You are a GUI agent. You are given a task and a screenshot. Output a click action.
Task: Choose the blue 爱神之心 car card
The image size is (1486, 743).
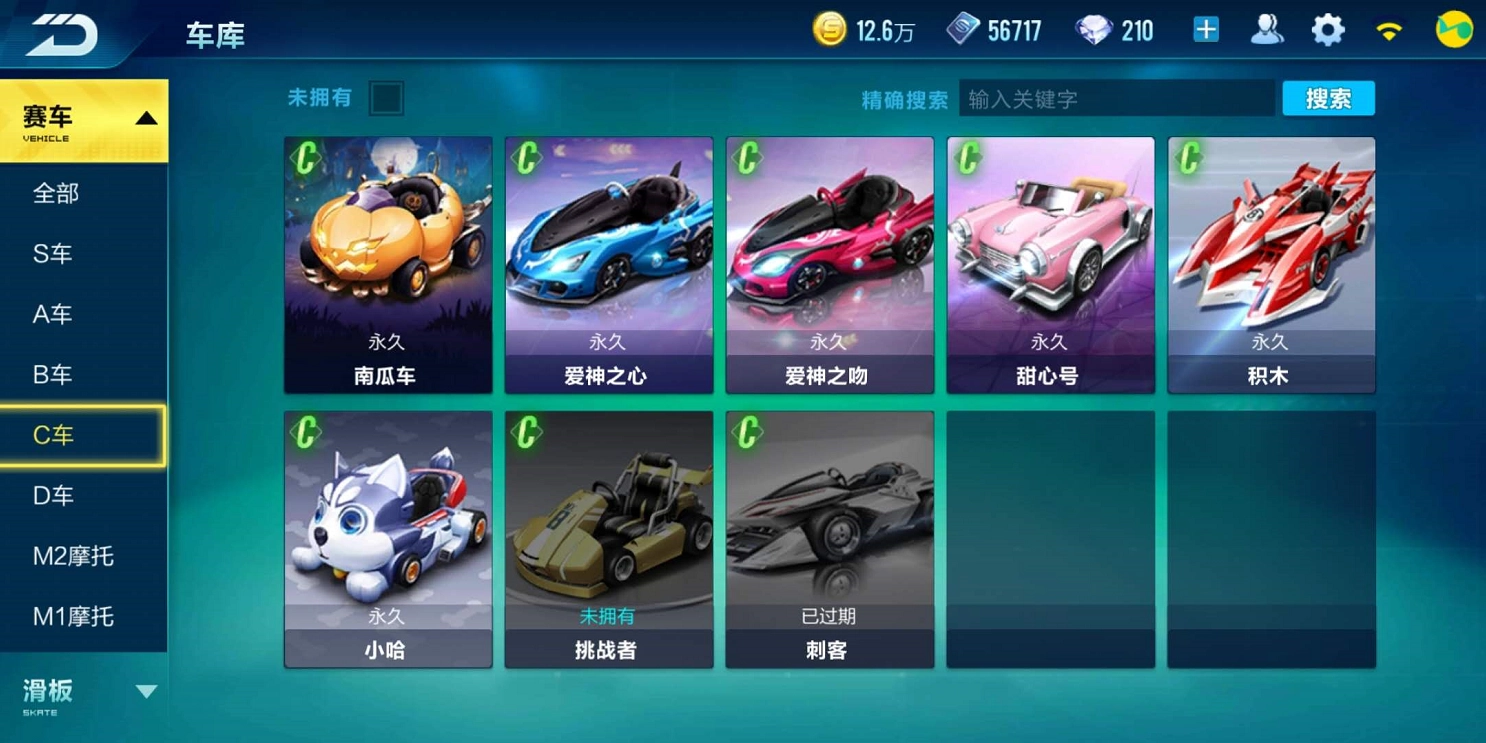[609, 265]
